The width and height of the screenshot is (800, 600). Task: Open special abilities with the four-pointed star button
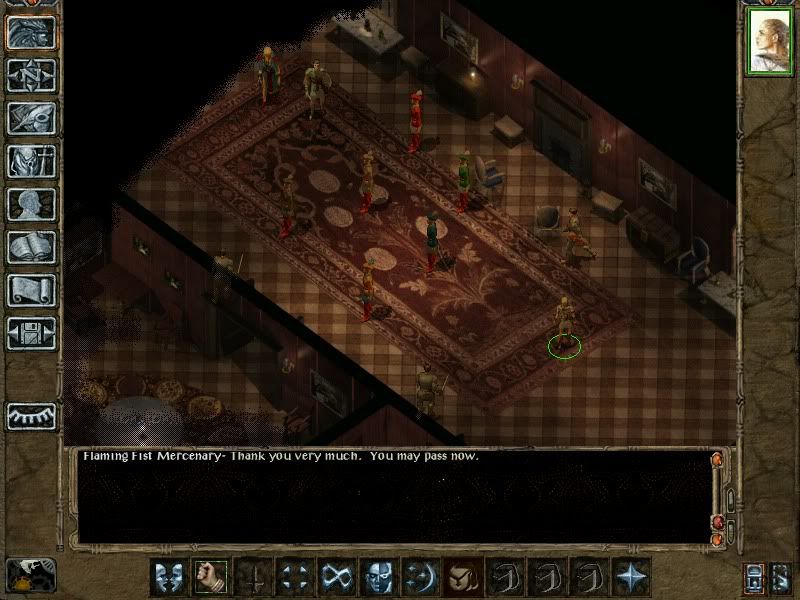tap(631, 577)
